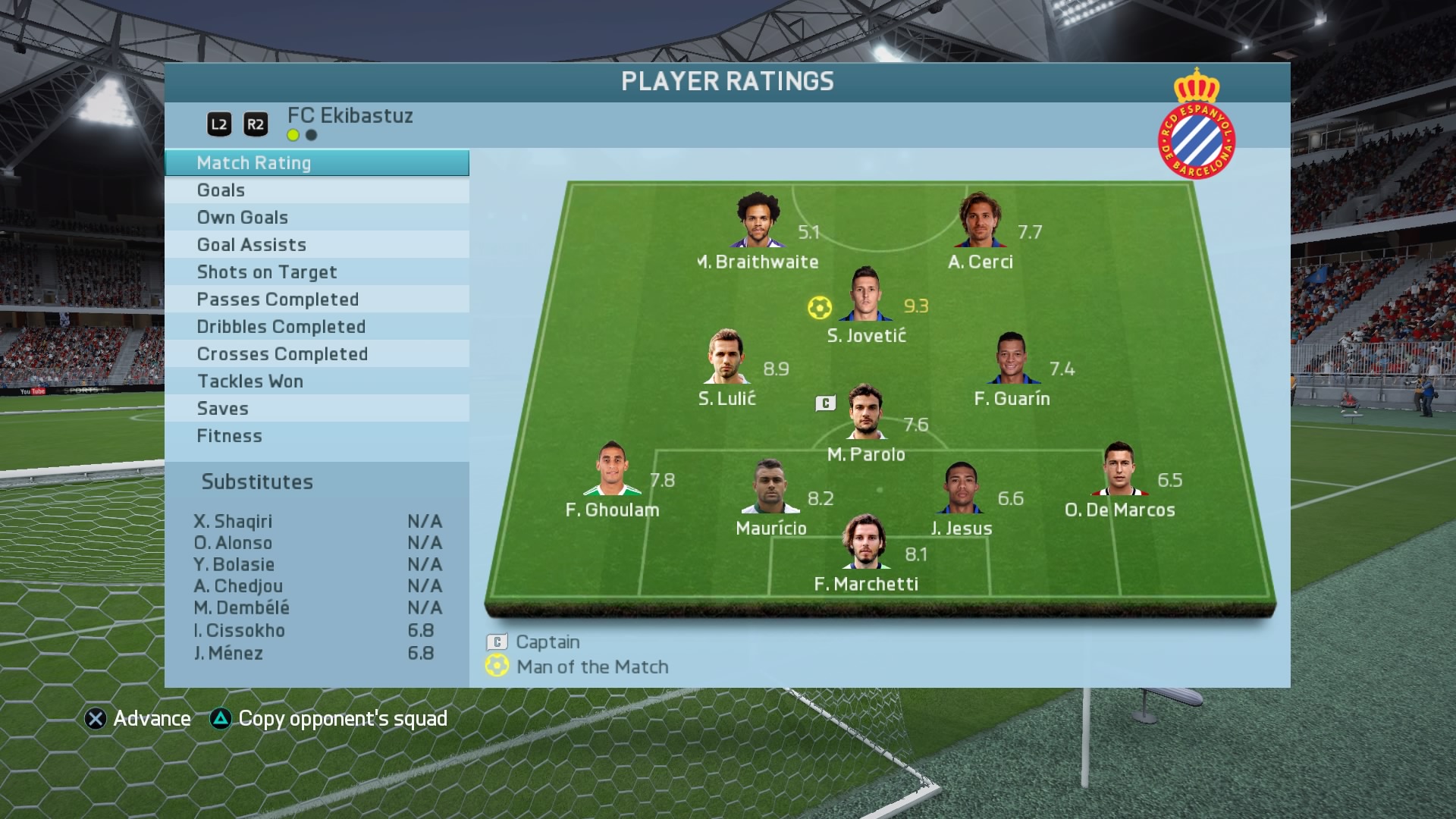Select O. De Marcos on the pitch
This screenshot has width=1456, height=819.
[x=1119, y=469]
